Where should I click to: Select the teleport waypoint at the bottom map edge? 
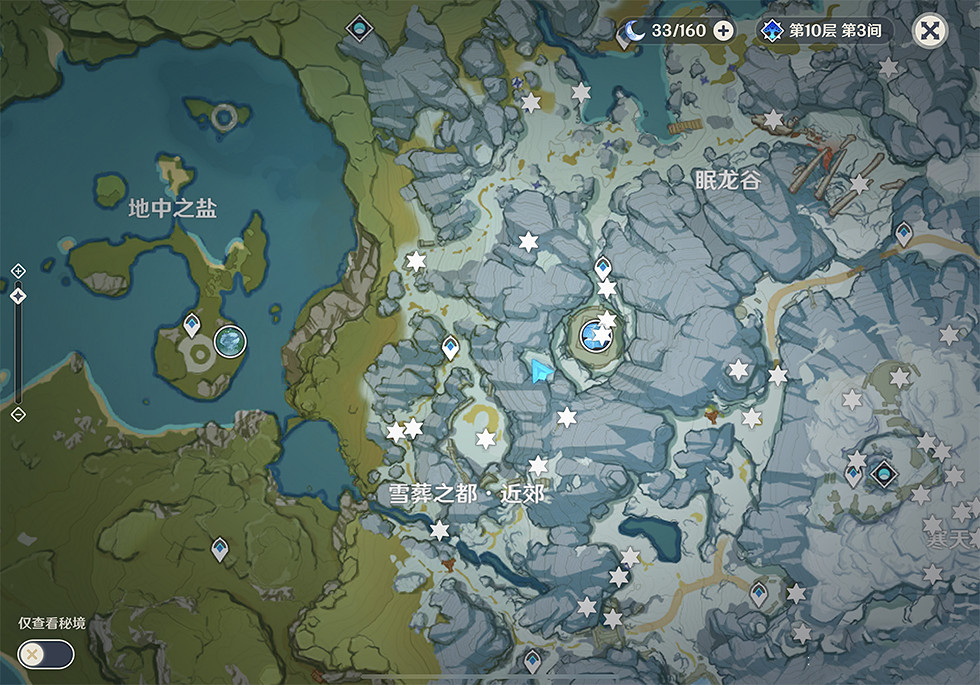[532, 660]
